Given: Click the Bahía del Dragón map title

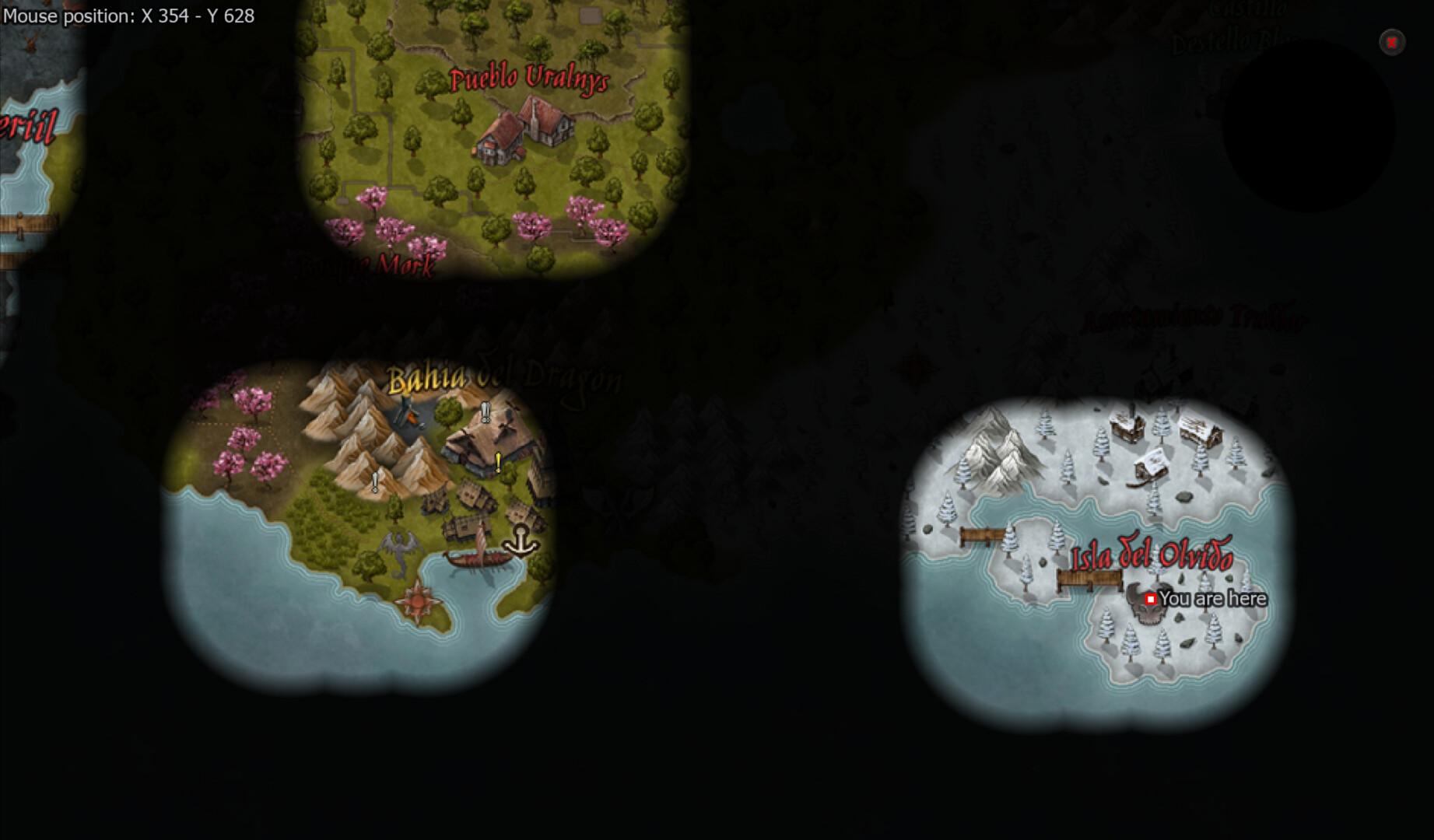Looking at the screenshot, I should coord(504,376).
